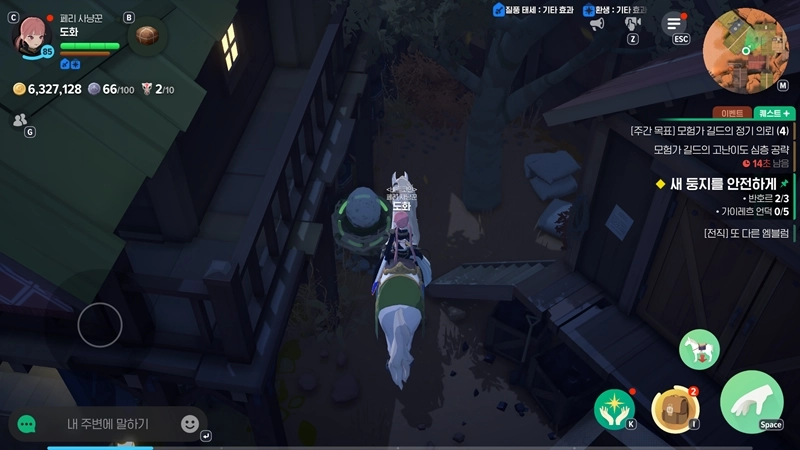Click the chat input field 내 주변에 말하기
The image size is (800, 450).
click(108, 424)
